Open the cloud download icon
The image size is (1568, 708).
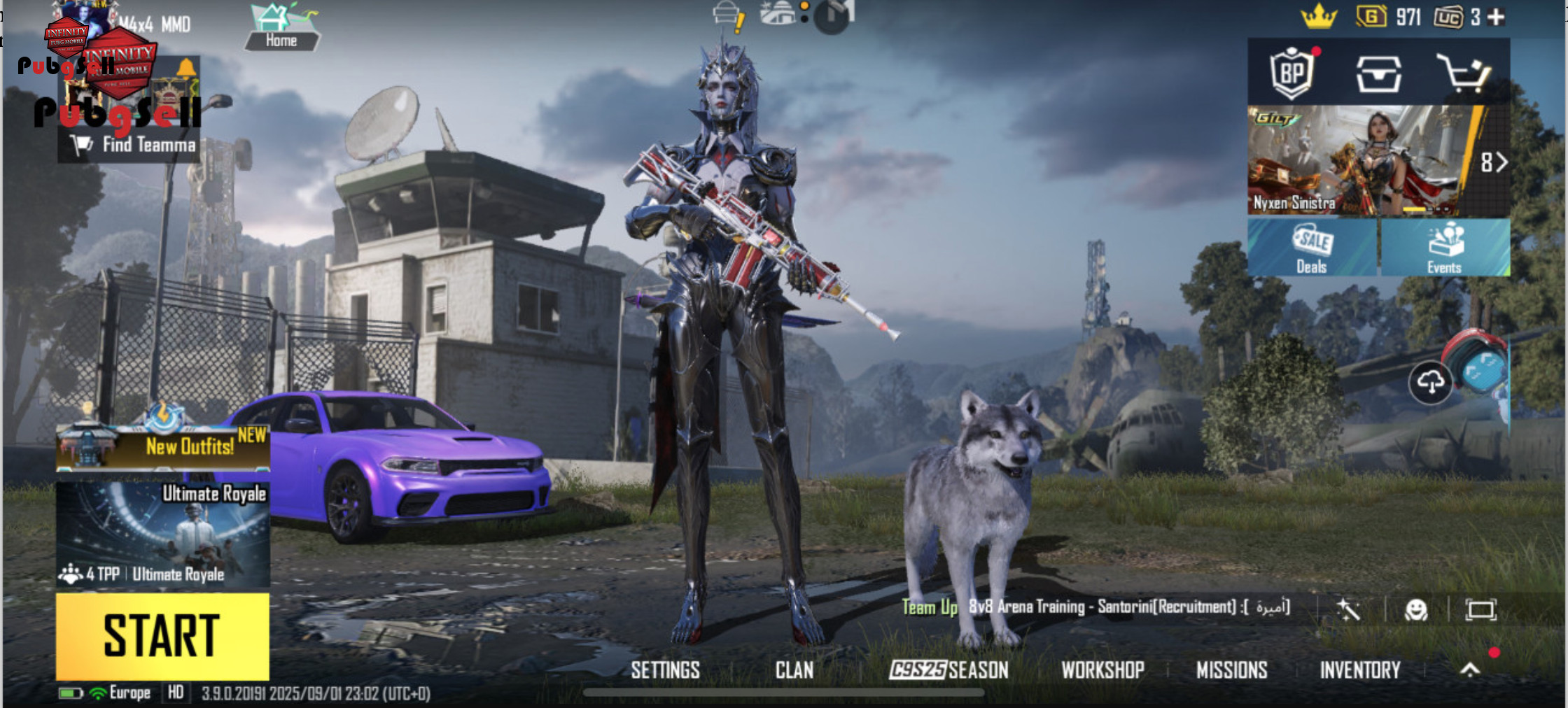tap(1430, 382)
